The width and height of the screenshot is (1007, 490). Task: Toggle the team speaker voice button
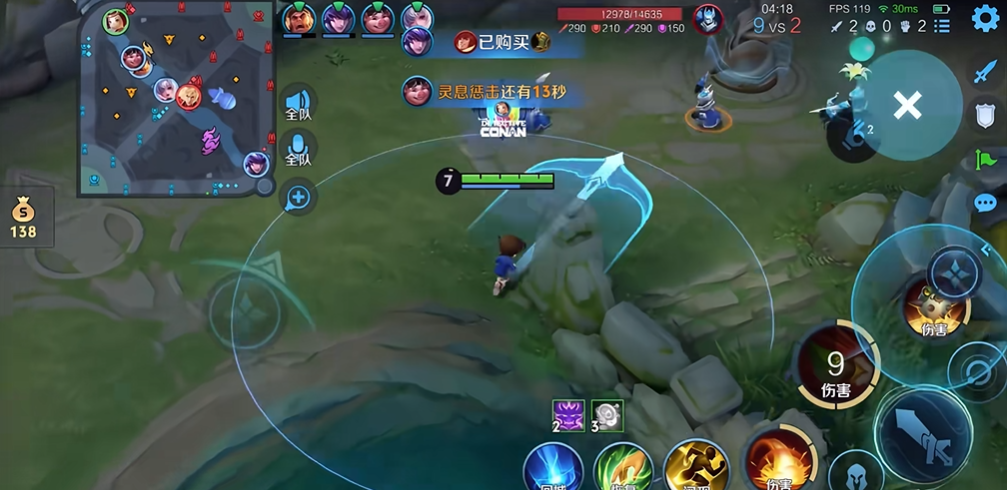tap(298, 104)
